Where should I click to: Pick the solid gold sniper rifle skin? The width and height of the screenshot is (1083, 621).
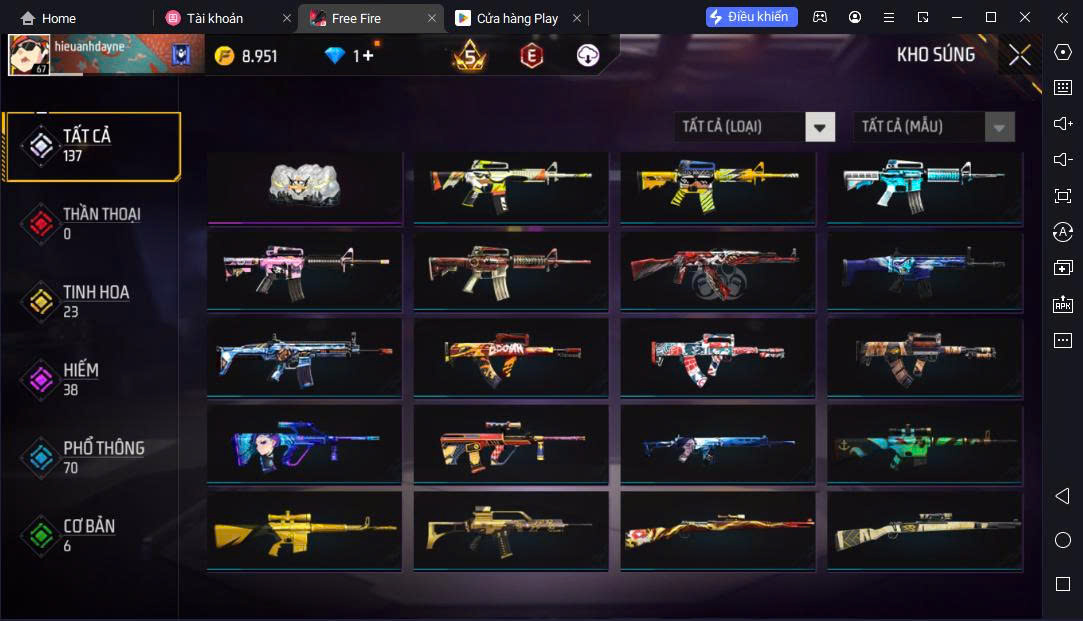pyautogui.click(x=304, y=531)
